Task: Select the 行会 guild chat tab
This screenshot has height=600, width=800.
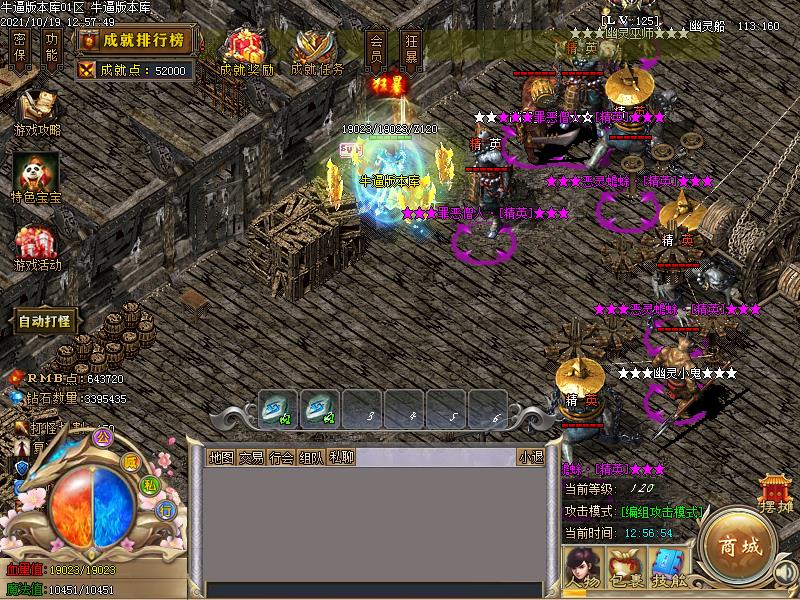Action: pos(281,457)
